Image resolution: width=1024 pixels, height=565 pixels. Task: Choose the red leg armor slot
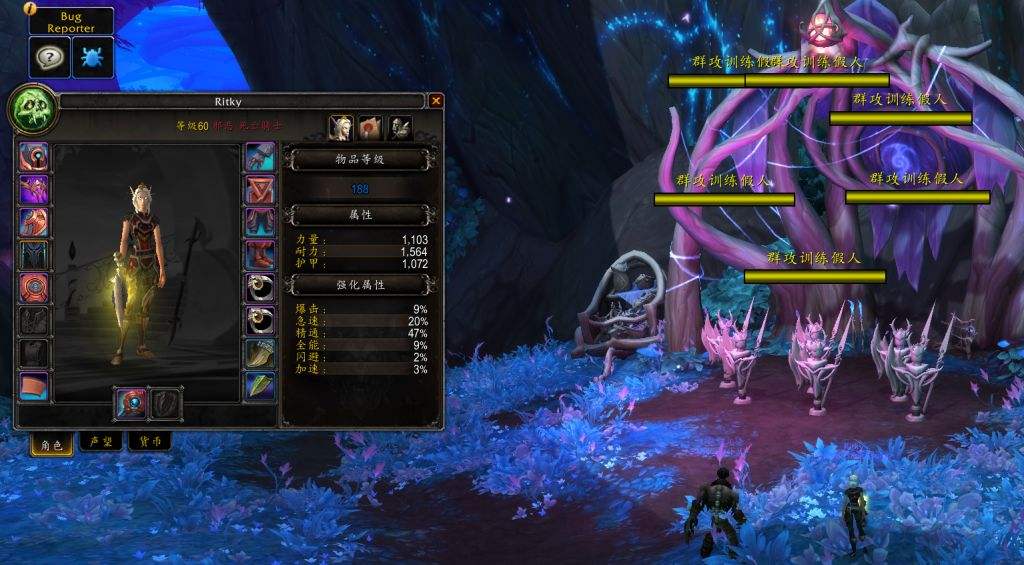(x=260, y=222)
